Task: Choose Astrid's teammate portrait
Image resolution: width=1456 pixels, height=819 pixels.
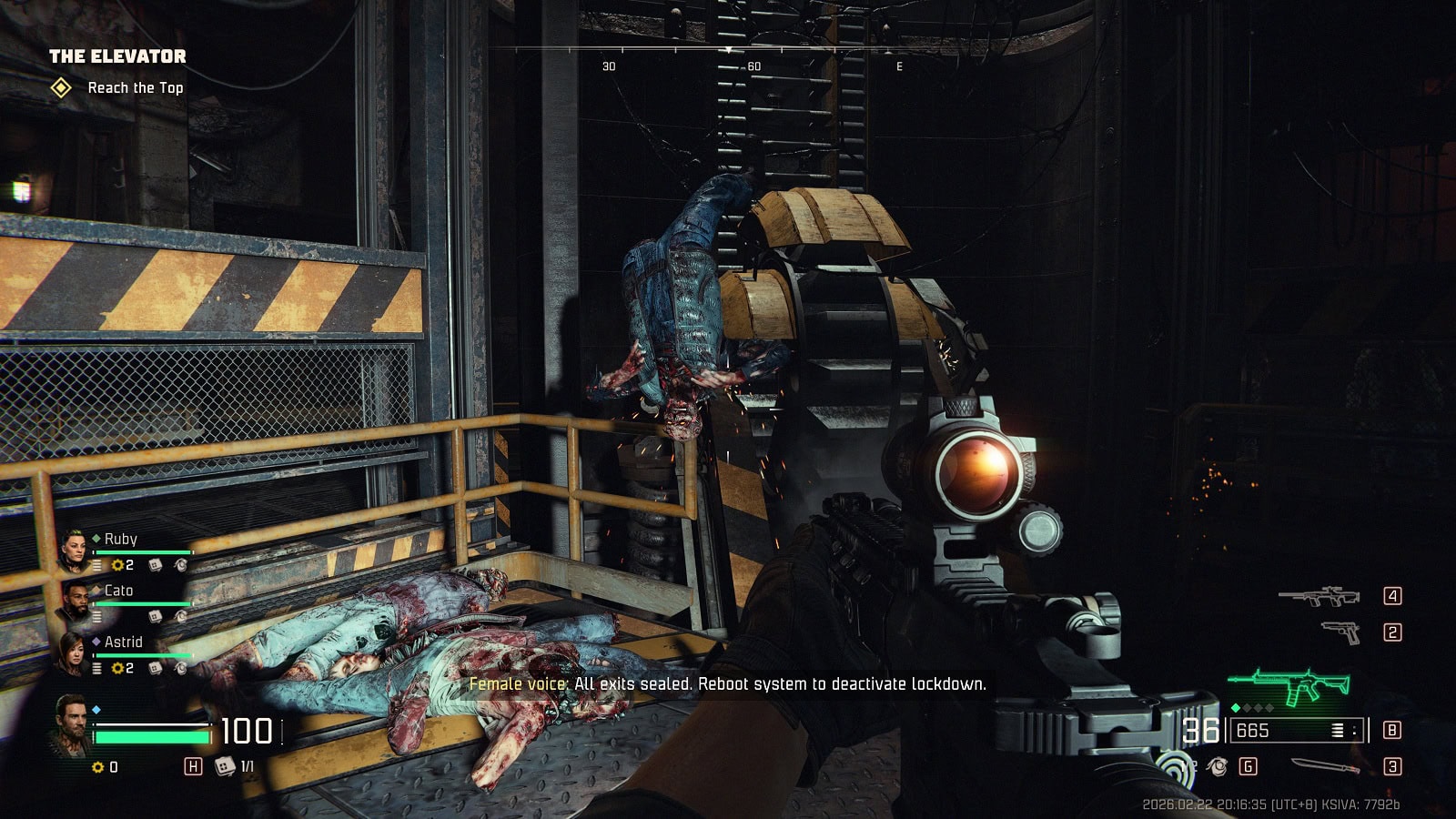Action: coord(75,652)
